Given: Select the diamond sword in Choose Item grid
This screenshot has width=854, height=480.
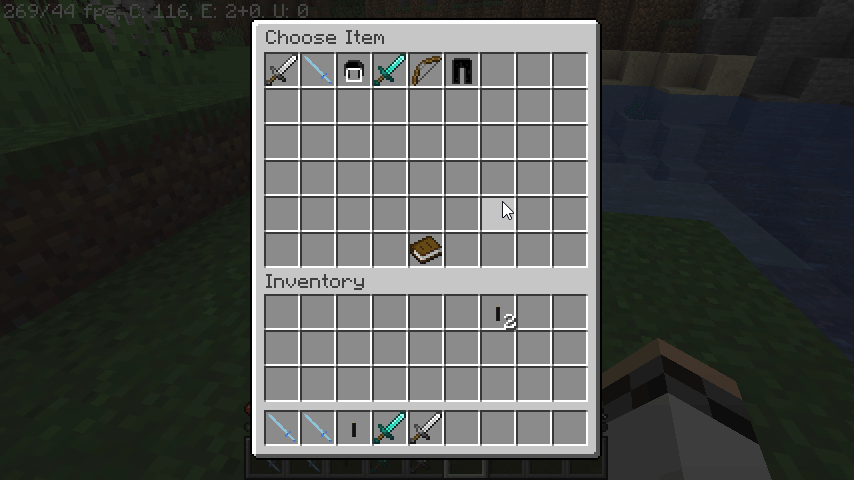Looking at the screenshot, I should coord(390,70).
